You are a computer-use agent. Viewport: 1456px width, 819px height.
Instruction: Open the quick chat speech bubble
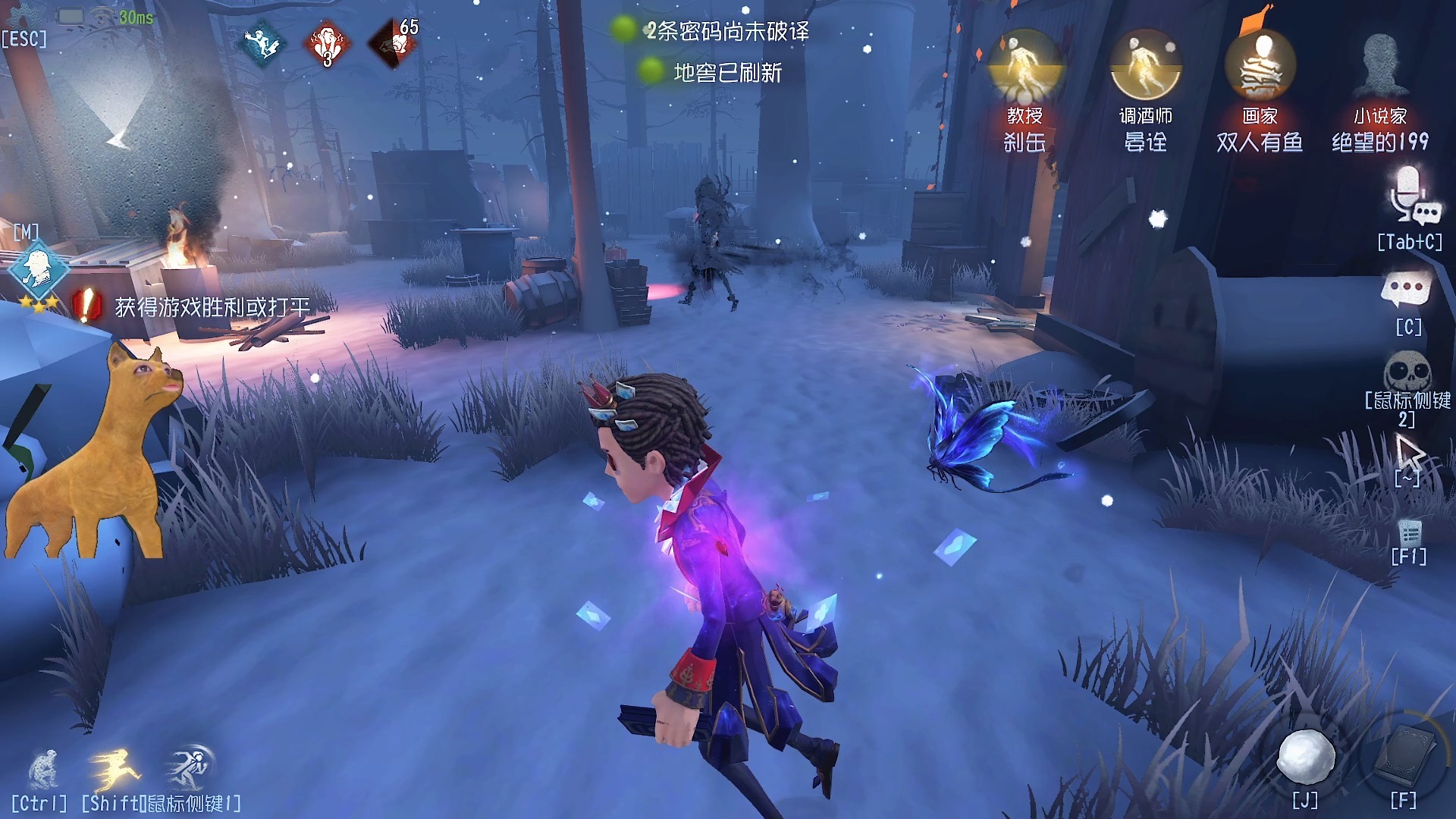[x=1407, y=290]
